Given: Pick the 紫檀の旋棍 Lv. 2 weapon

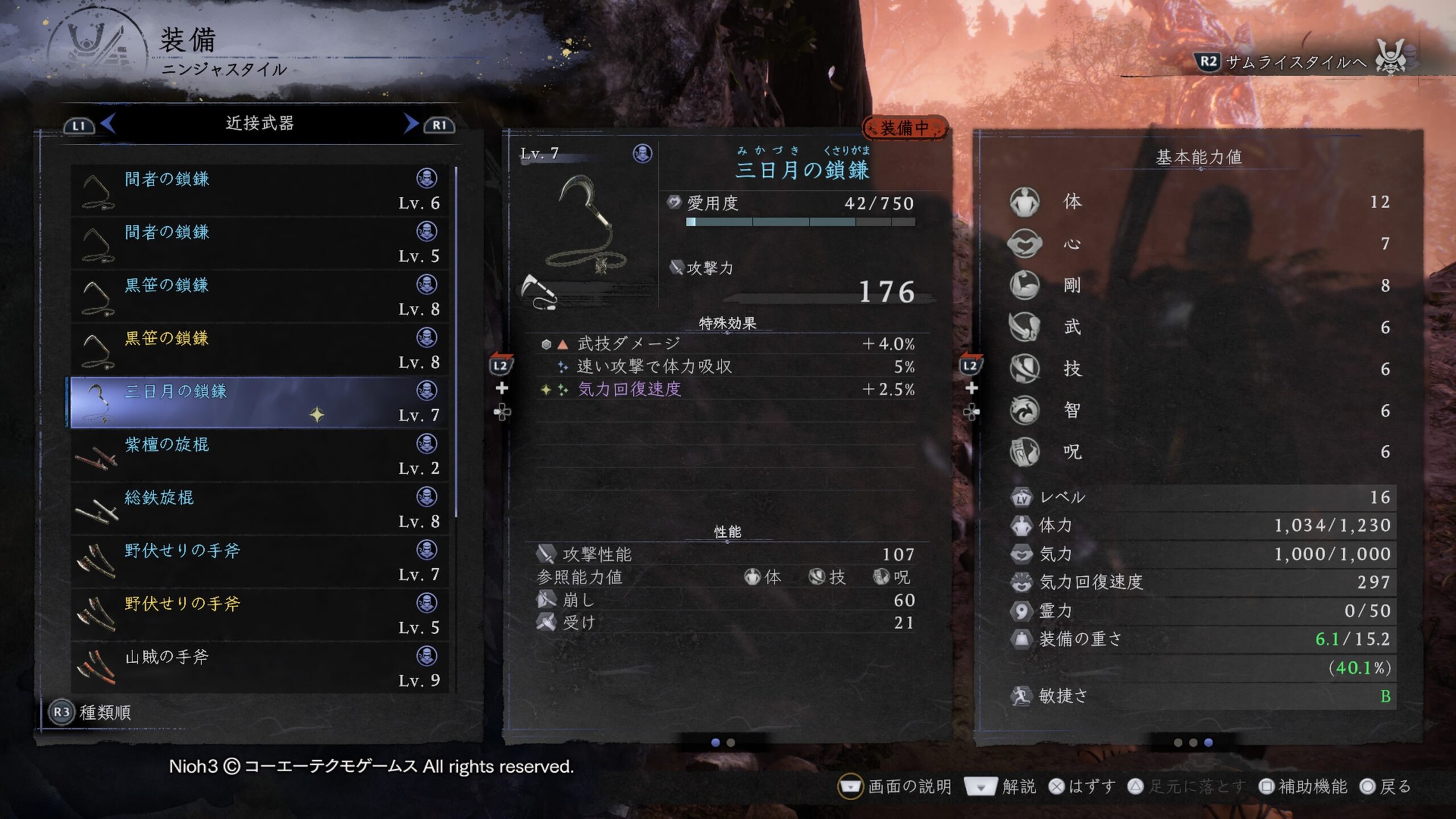Looking at the screenshot, I should coord(259,456).
